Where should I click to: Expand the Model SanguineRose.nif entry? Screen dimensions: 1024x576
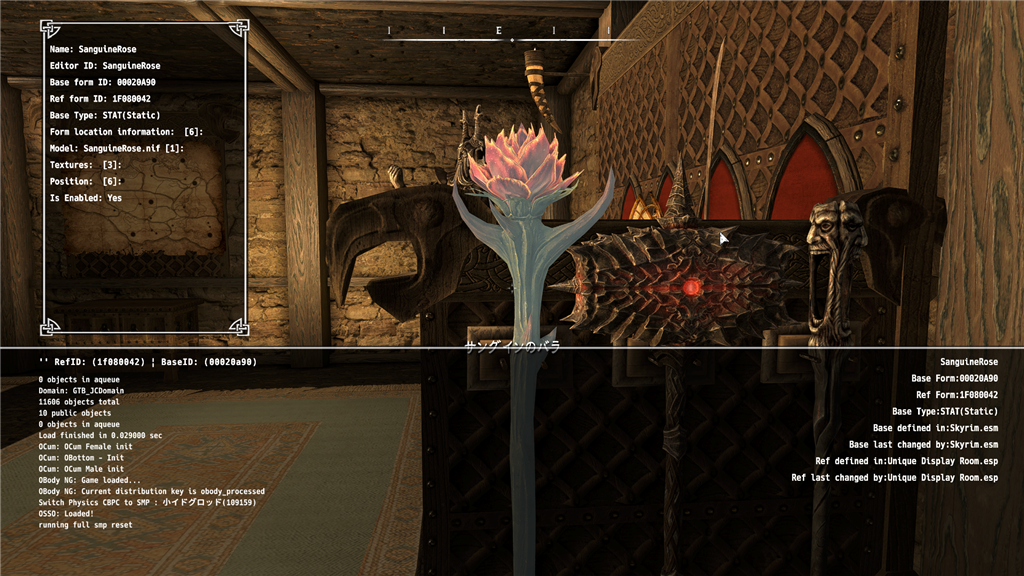[116, 148]
